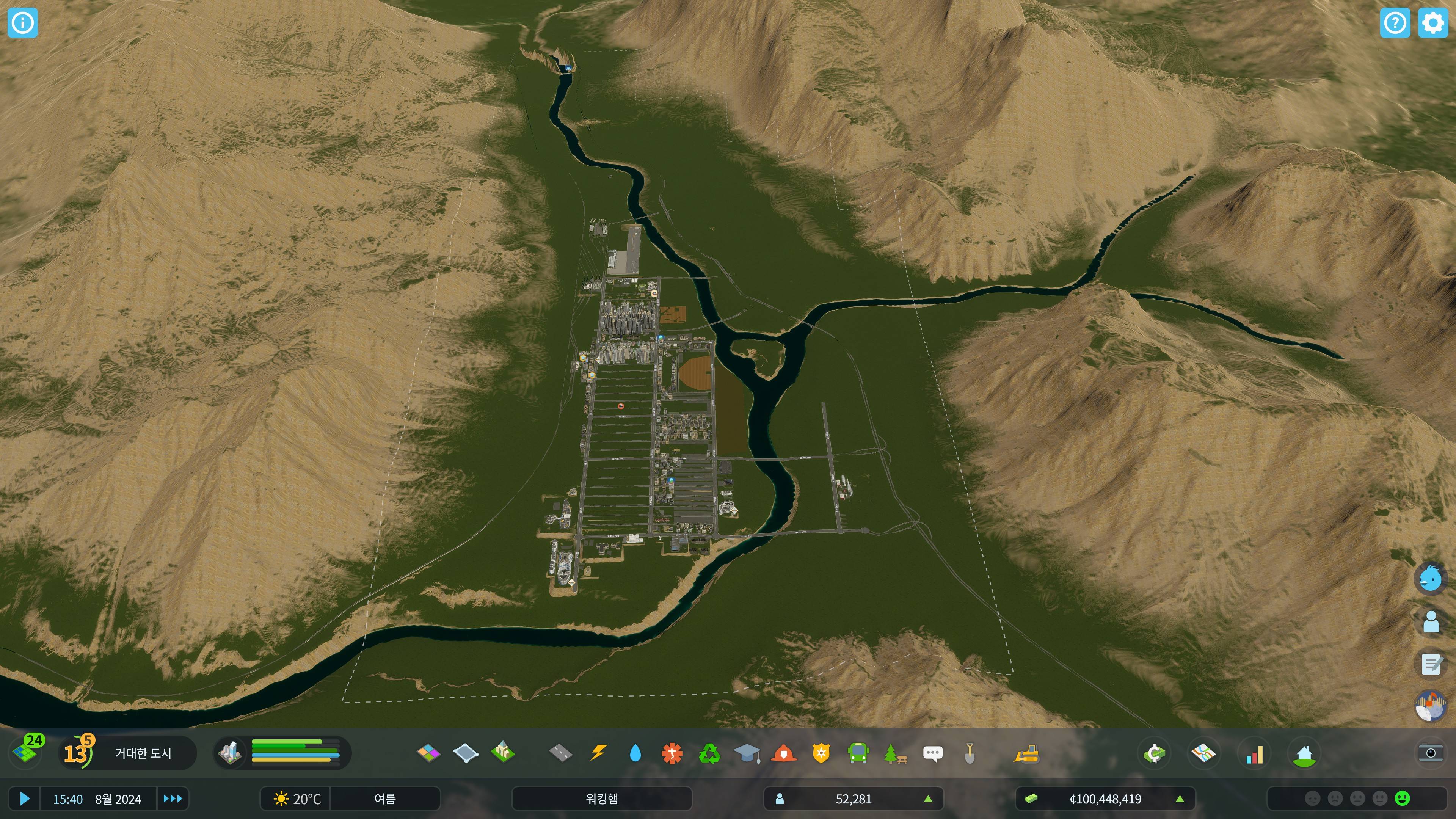Open the info views panel

pos(23,23)
